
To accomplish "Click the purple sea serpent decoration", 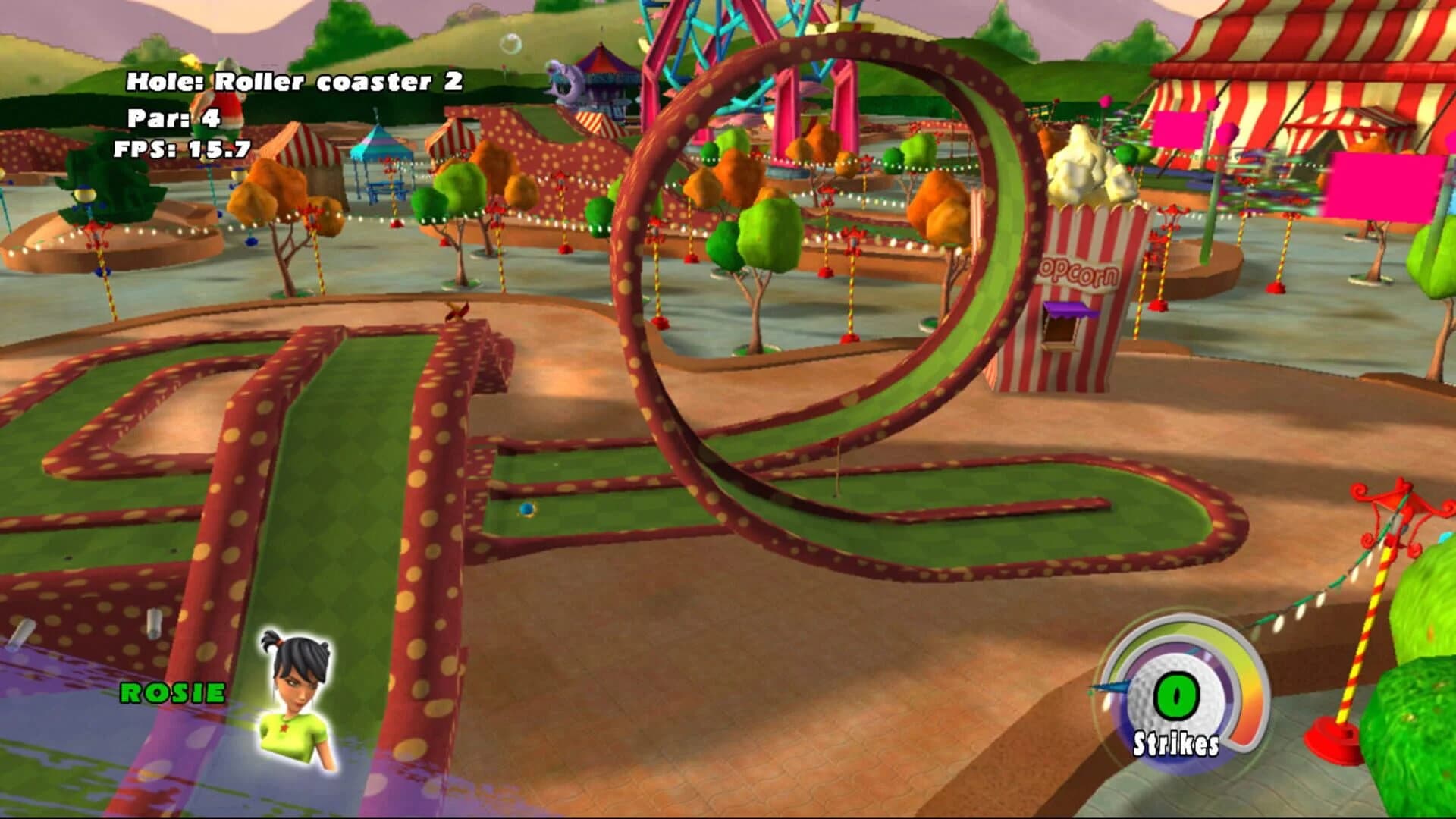I will [x=561, y=80].
